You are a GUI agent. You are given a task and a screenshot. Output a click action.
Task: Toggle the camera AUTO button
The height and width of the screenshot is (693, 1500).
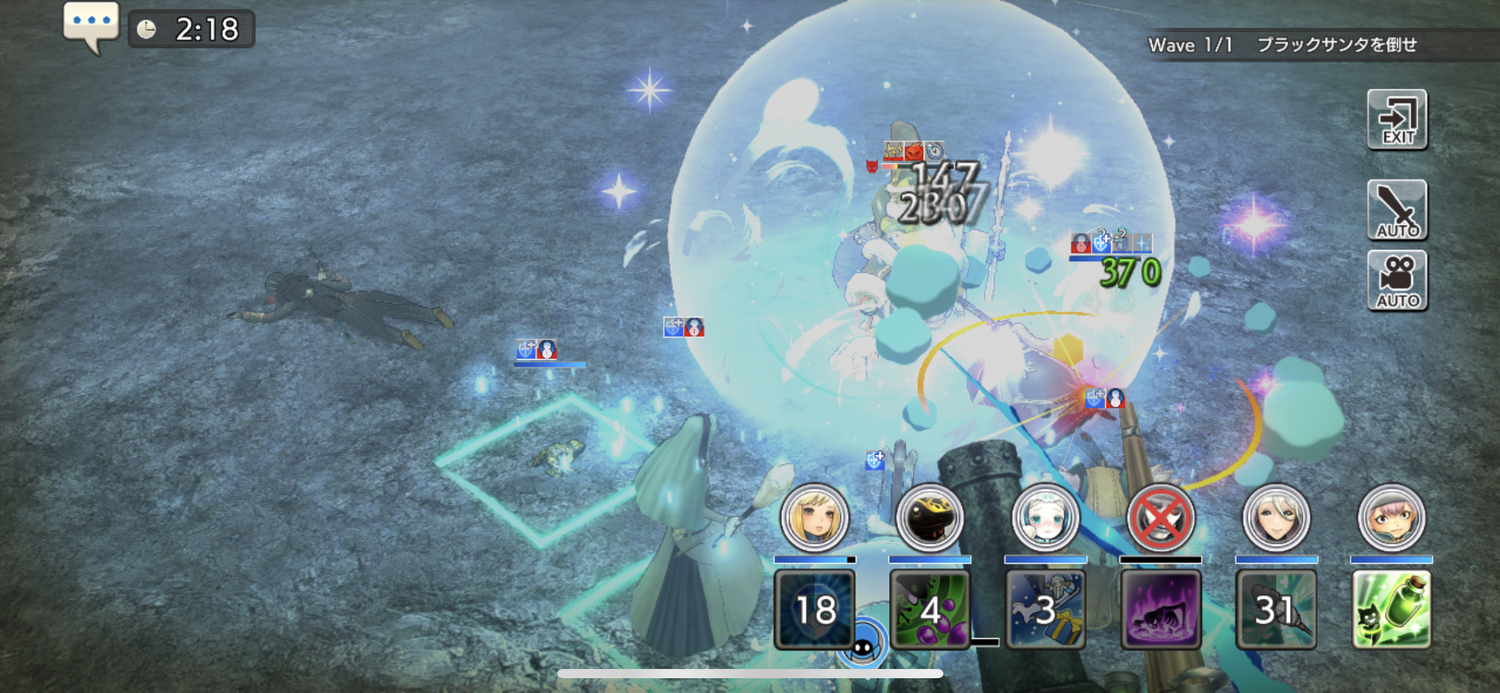1397,281
